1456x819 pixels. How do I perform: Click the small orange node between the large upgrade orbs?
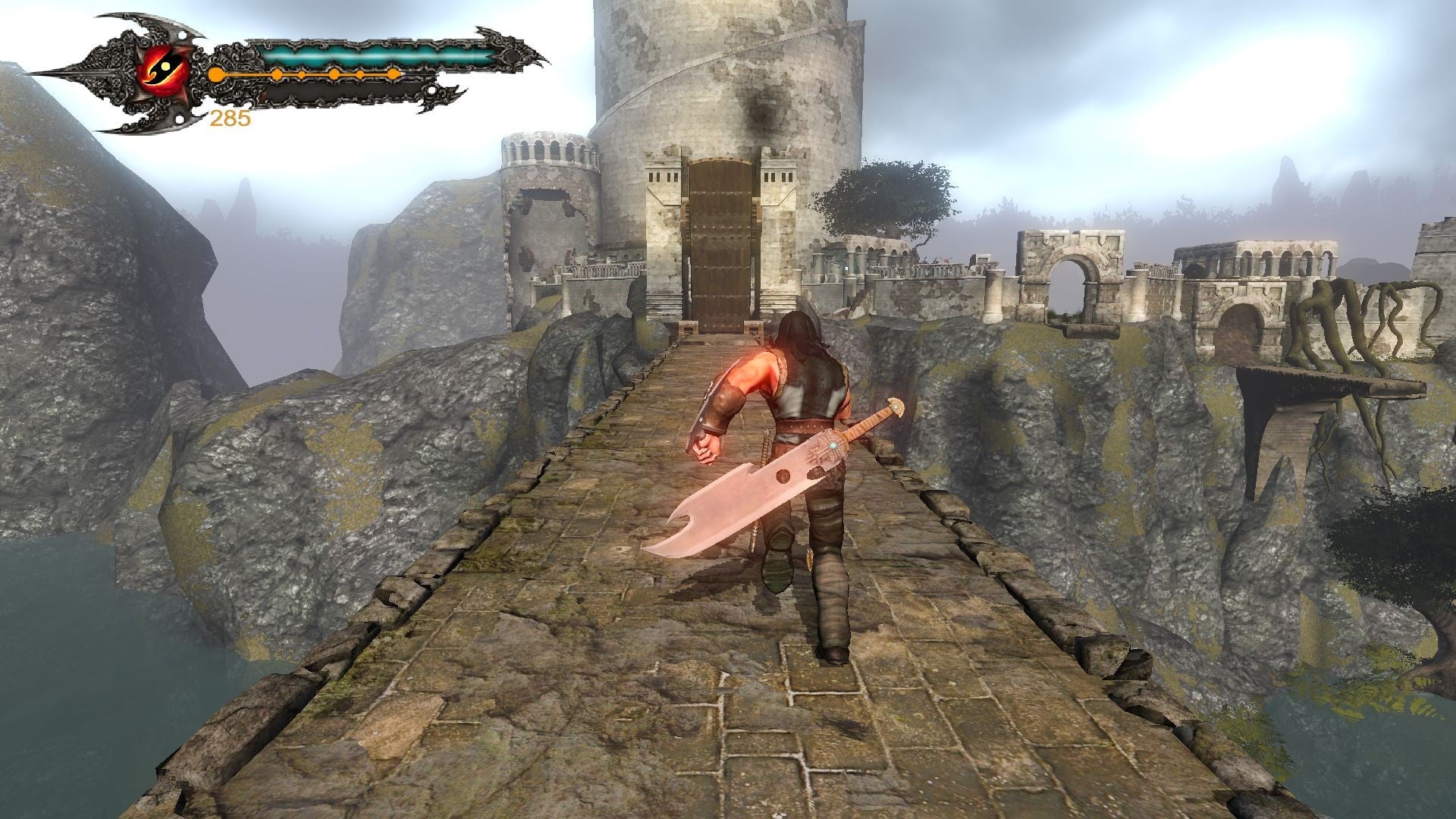tap(300, 74)
